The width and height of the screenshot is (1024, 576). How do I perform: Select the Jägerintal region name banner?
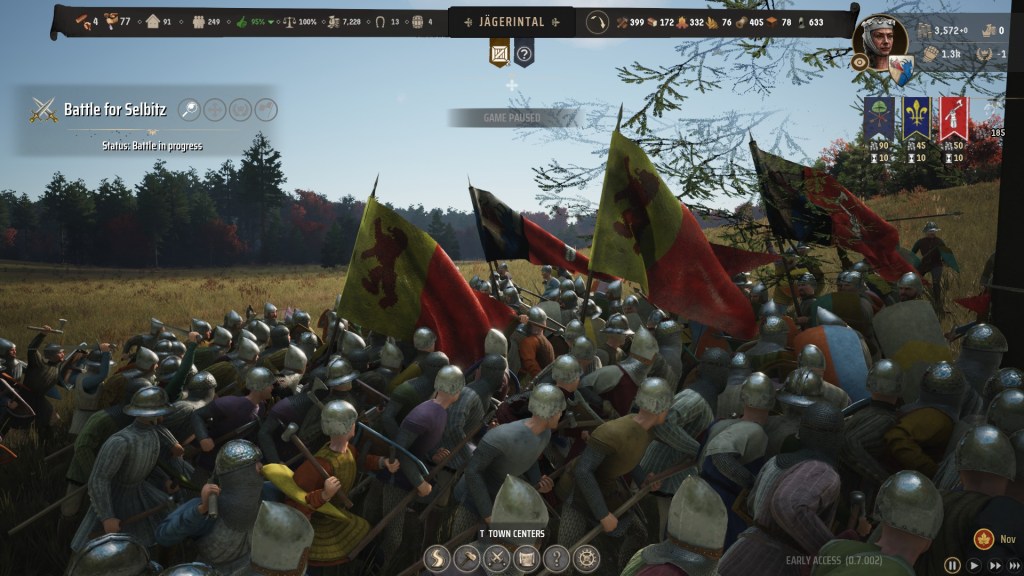tap(511, 22)
